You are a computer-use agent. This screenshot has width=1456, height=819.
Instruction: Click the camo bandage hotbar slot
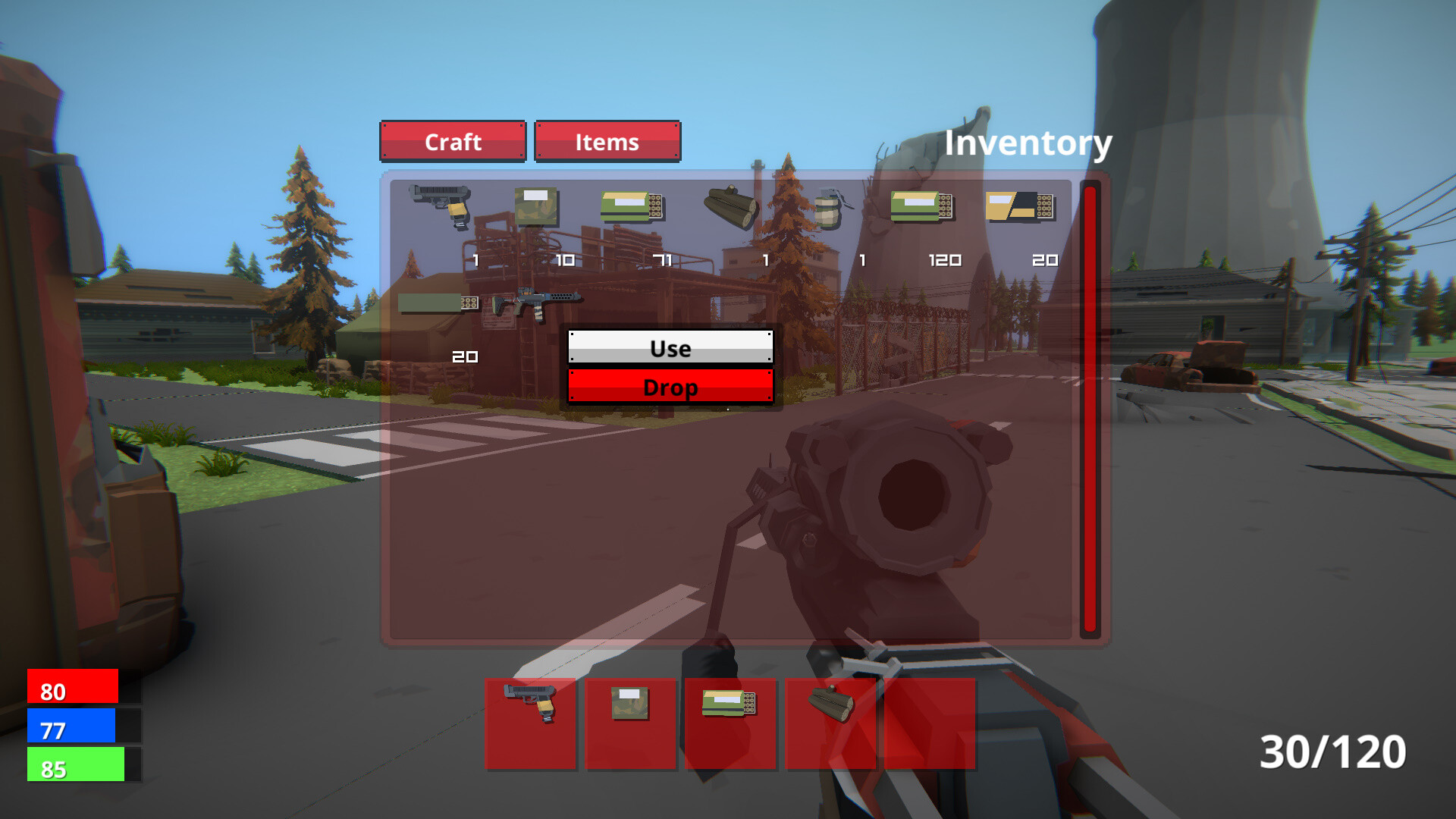point(631,723)
